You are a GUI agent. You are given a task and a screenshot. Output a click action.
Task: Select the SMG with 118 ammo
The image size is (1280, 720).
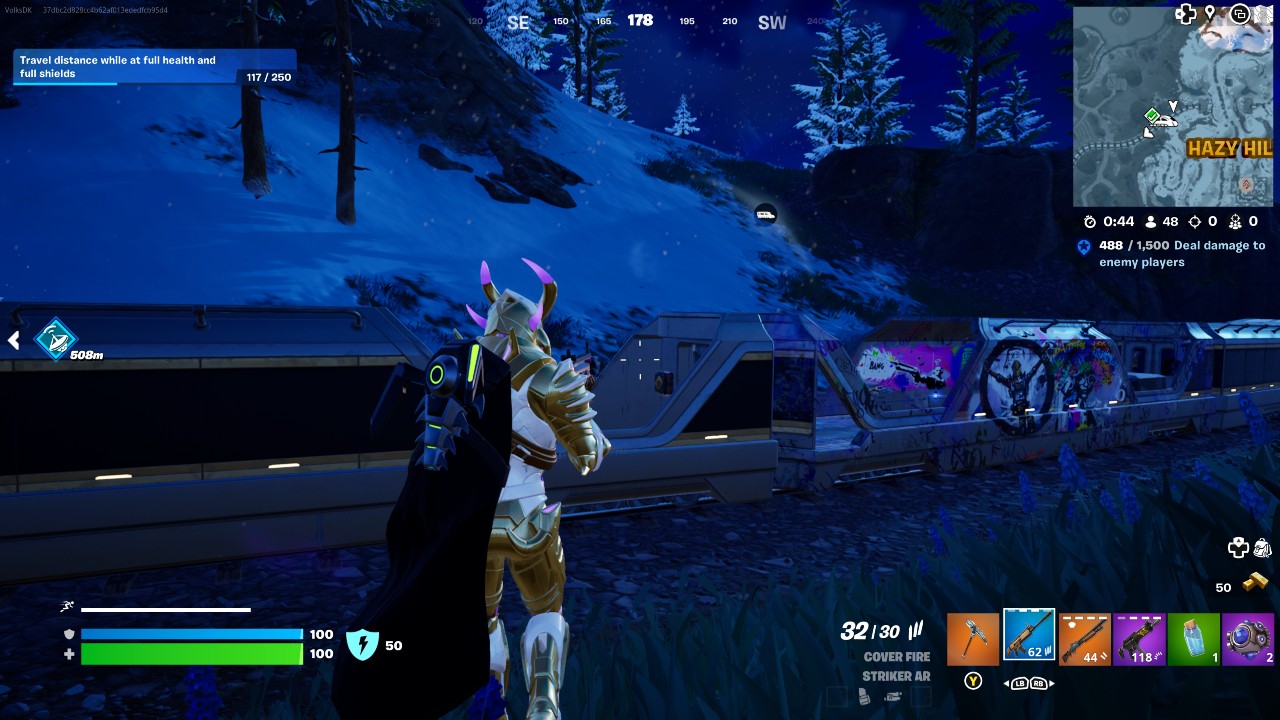tap(1141, 636)
